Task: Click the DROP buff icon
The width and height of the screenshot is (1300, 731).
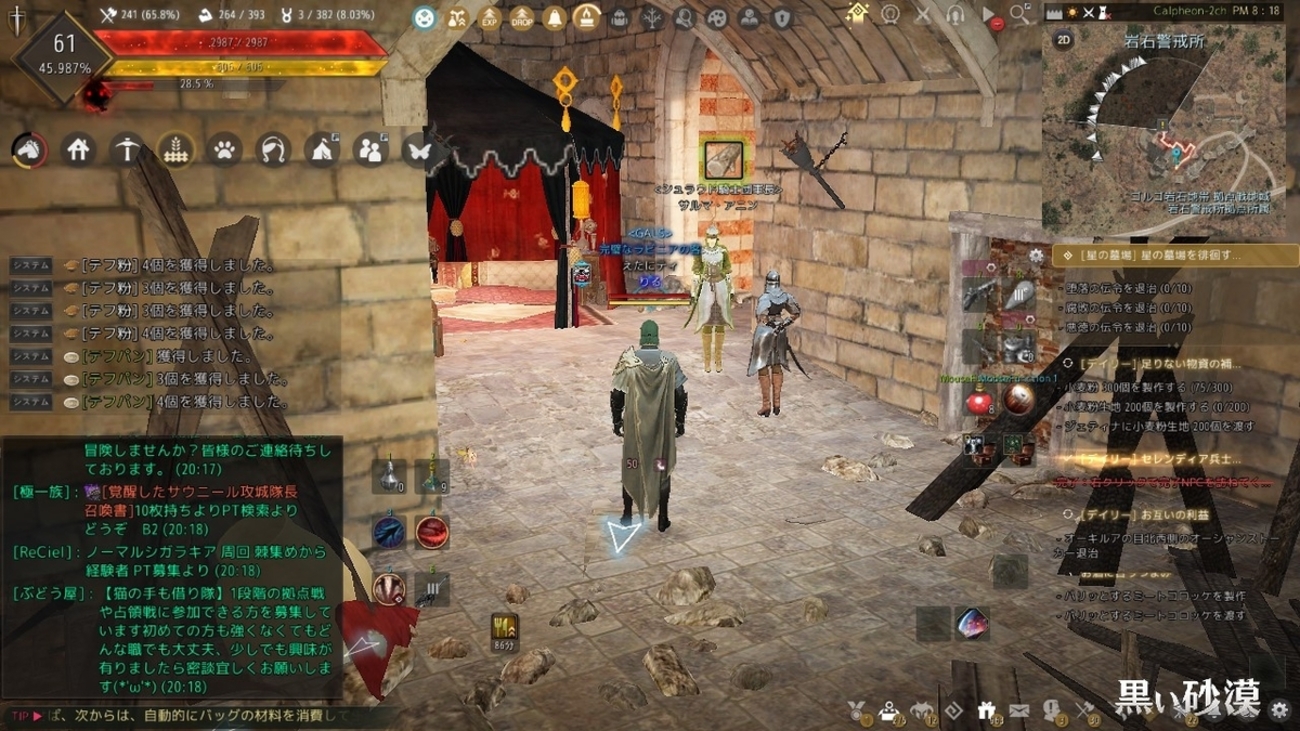Action: point(522,17)
